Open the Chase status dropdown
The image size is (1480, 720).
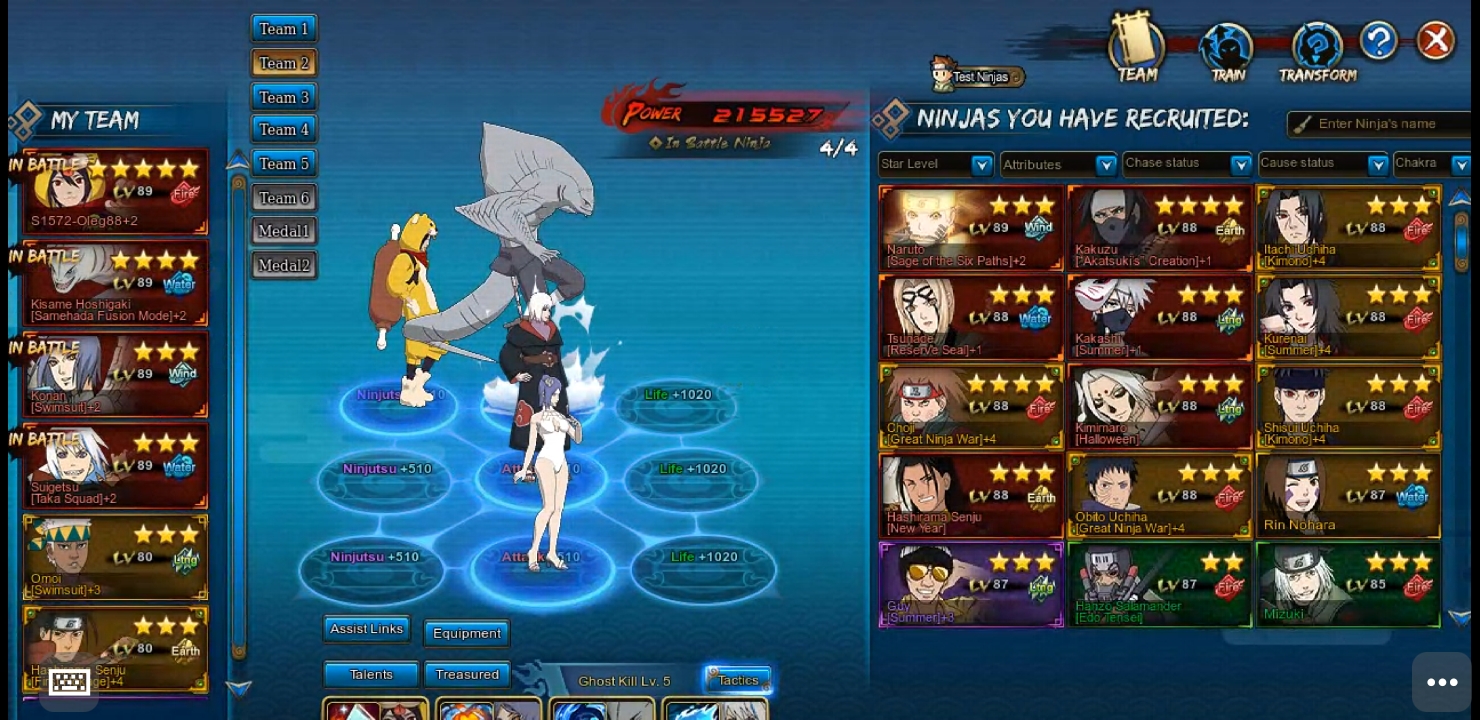coord(1186,164)
